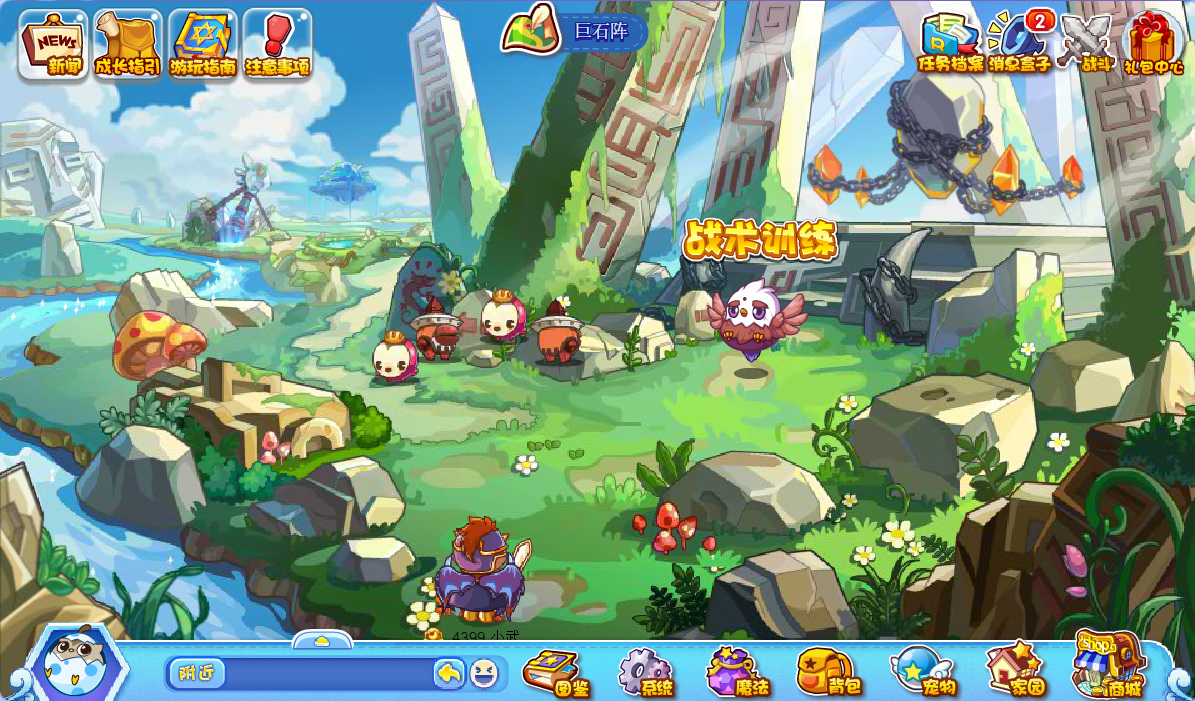1195x701 pixels.
Task: Open the emoji smiley face picker
Action: [x=484, y=674]
